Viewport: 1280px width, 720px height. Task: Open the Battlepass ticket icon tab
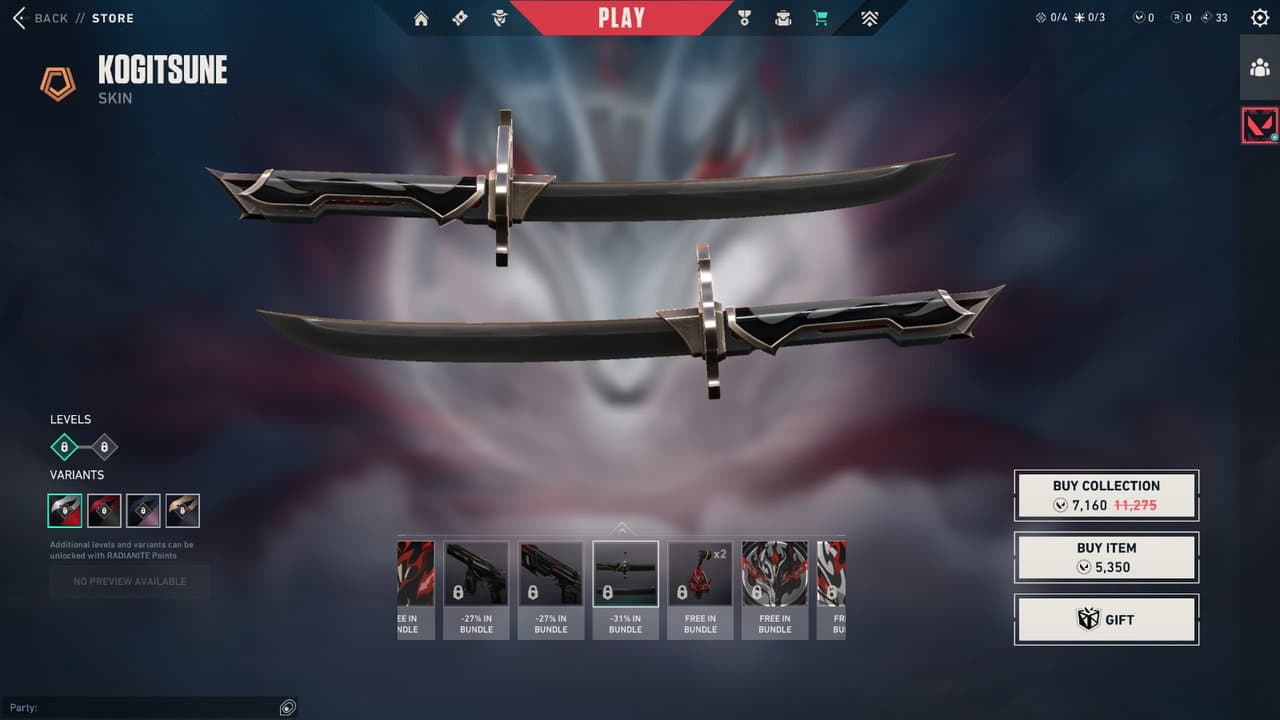(x=460, y=18)
